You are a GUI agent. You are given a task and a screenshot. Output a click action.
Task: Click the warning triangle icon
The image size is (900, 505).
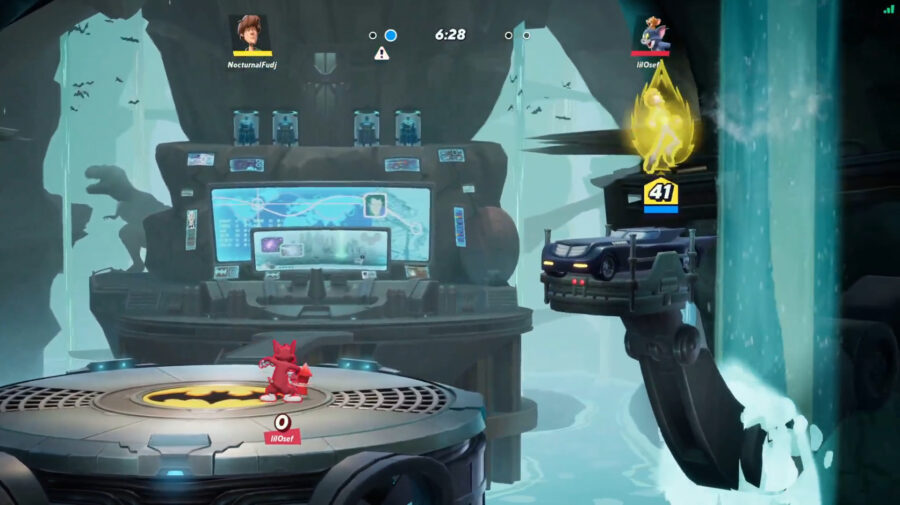381,53
